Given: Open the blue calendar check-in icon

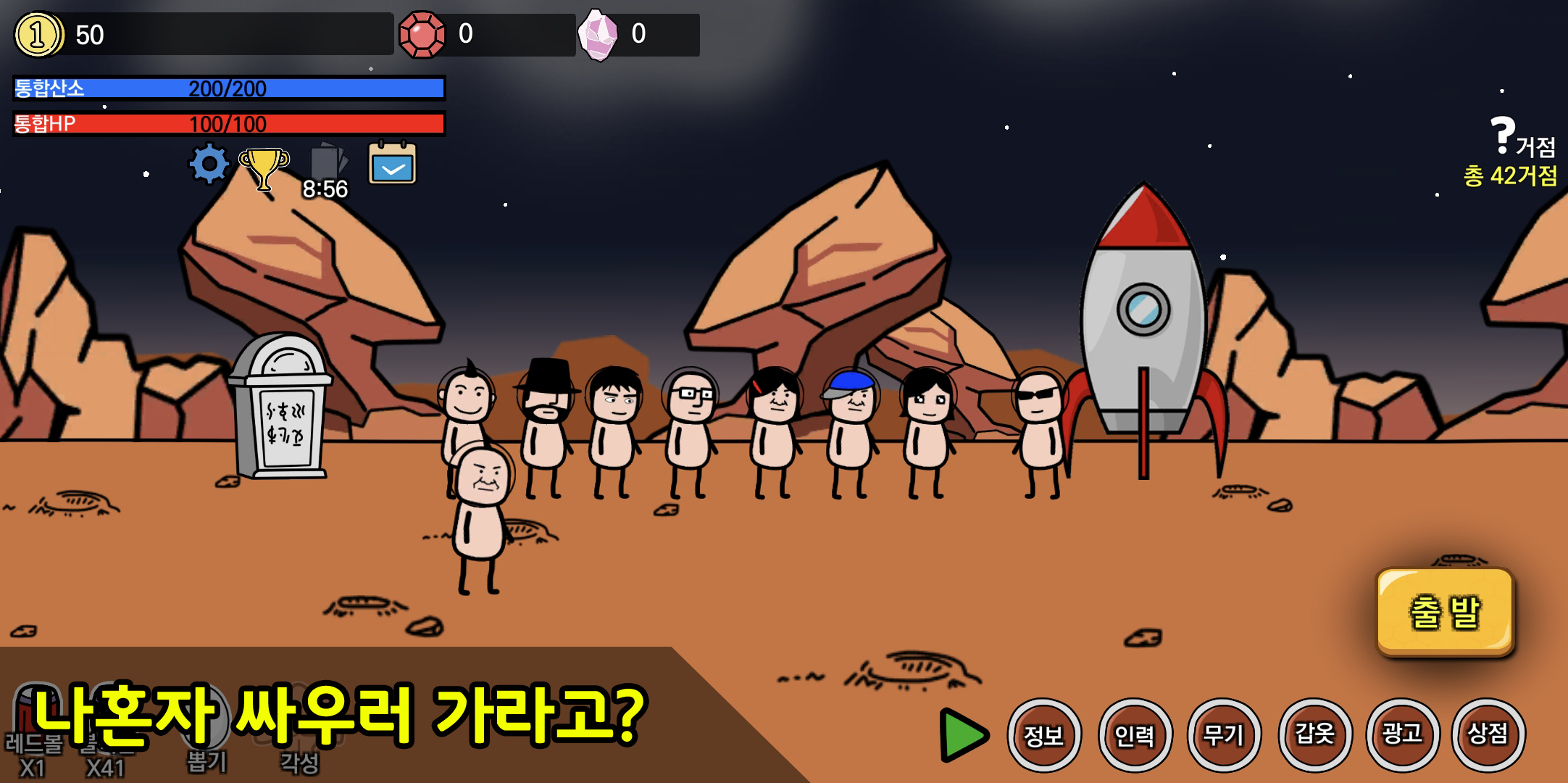Looking at the screenshot, I should [391, 165].
